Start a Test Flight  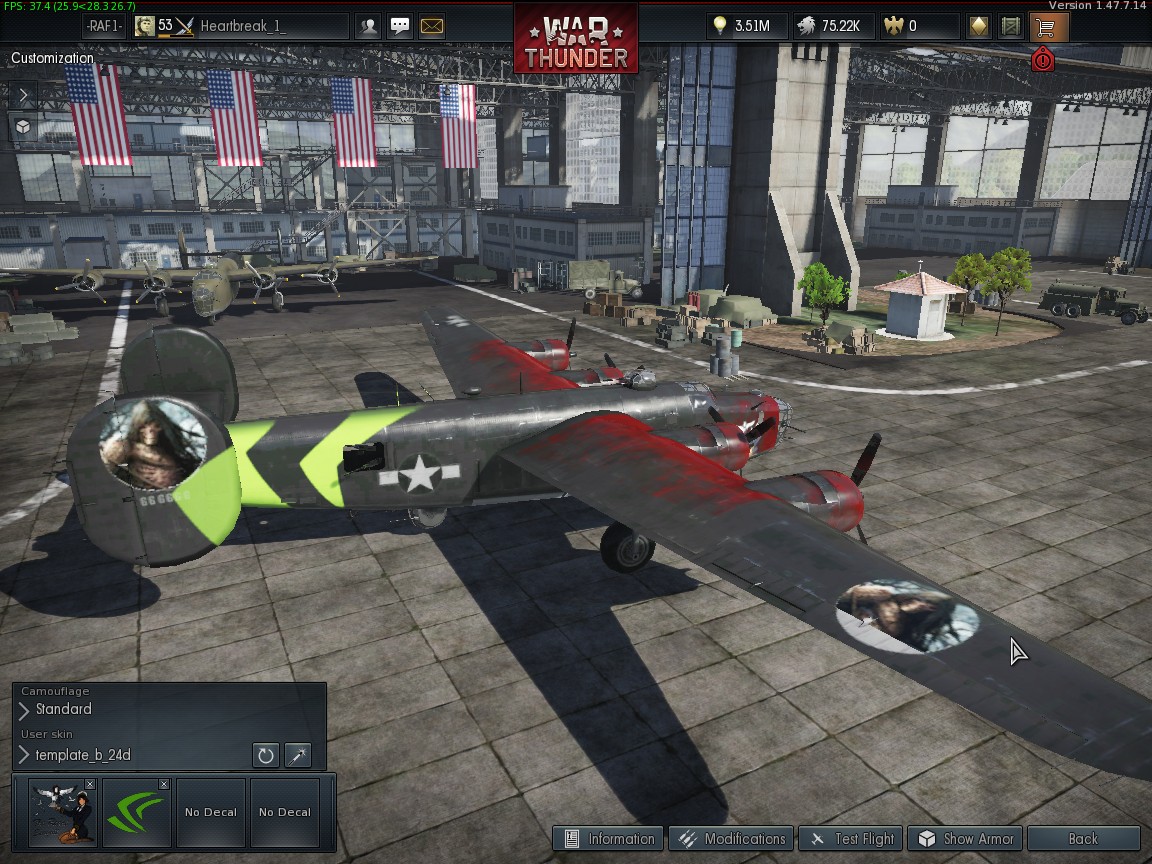[853, 839]
